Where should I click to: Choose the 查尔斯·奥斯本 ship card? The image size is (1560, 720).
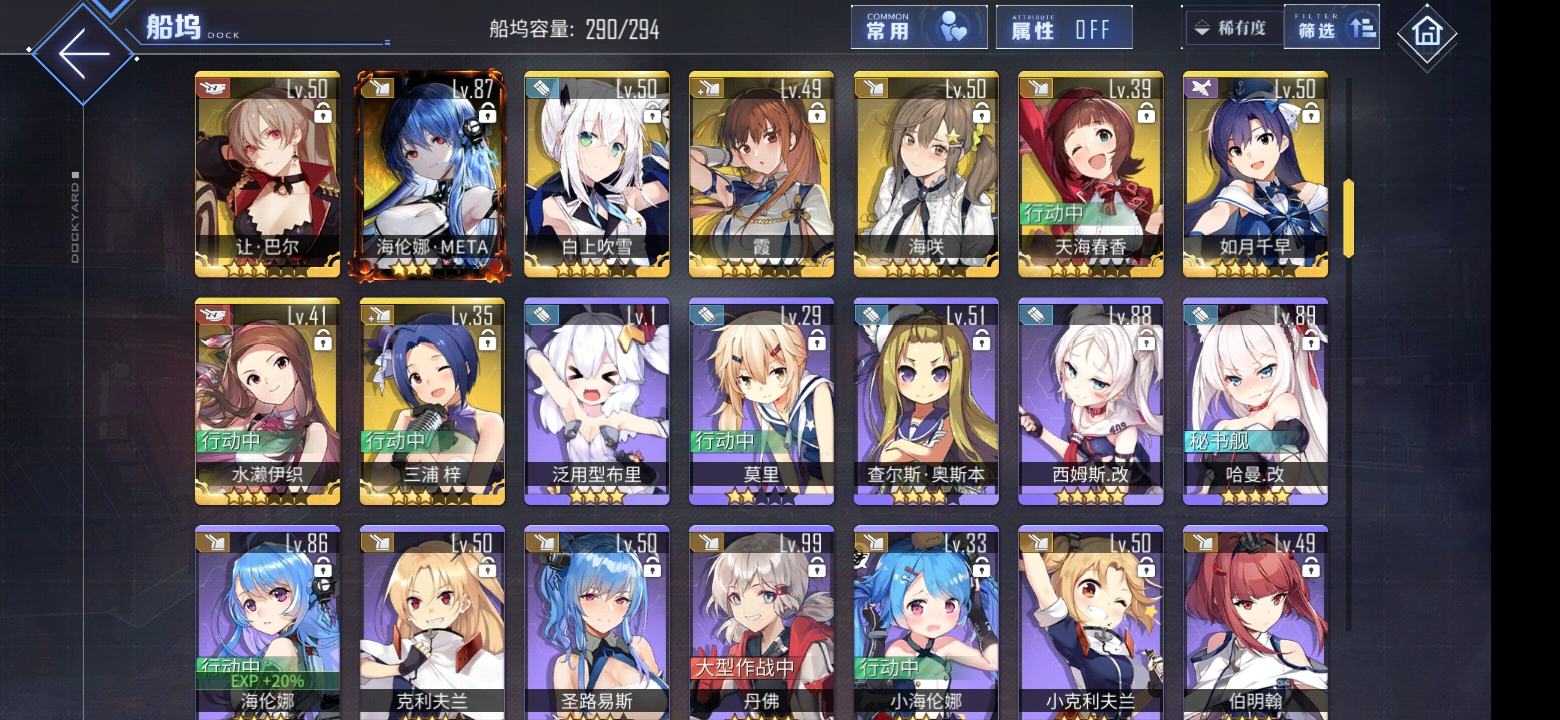[926, 401]
